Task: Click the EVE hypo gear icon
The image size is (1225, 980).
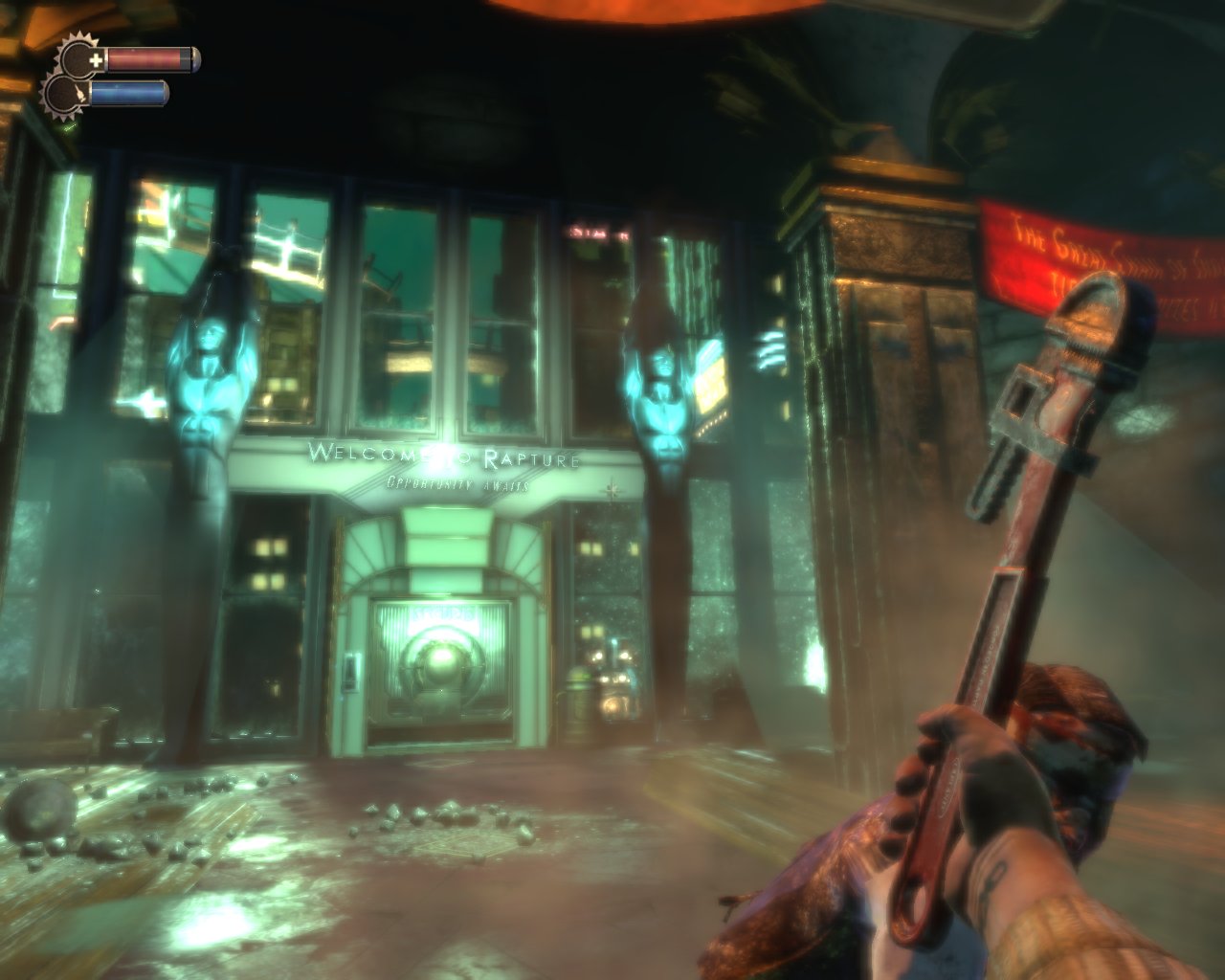Action: click(x=65, y=95)
